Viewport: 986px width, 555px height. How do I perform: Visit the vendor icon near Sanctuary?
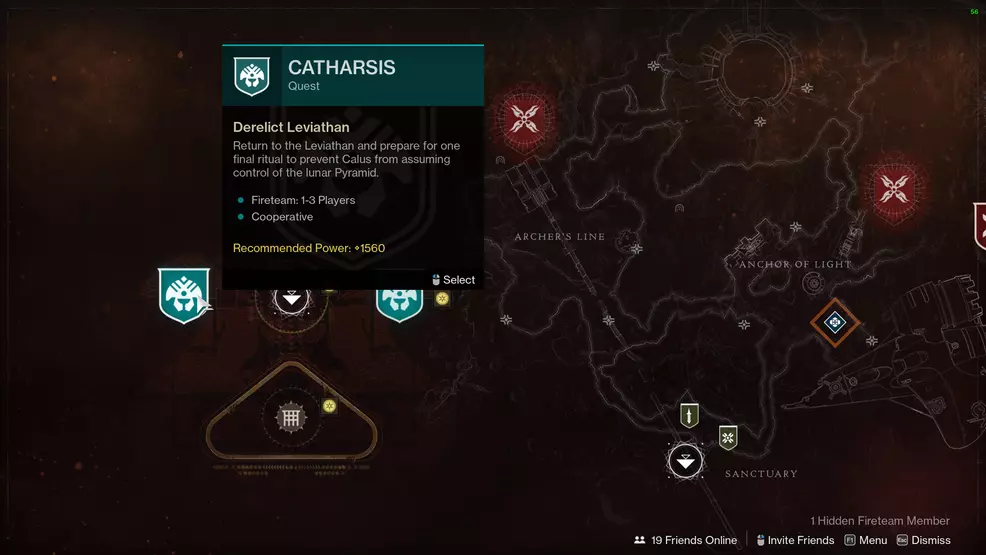[728, 437]
